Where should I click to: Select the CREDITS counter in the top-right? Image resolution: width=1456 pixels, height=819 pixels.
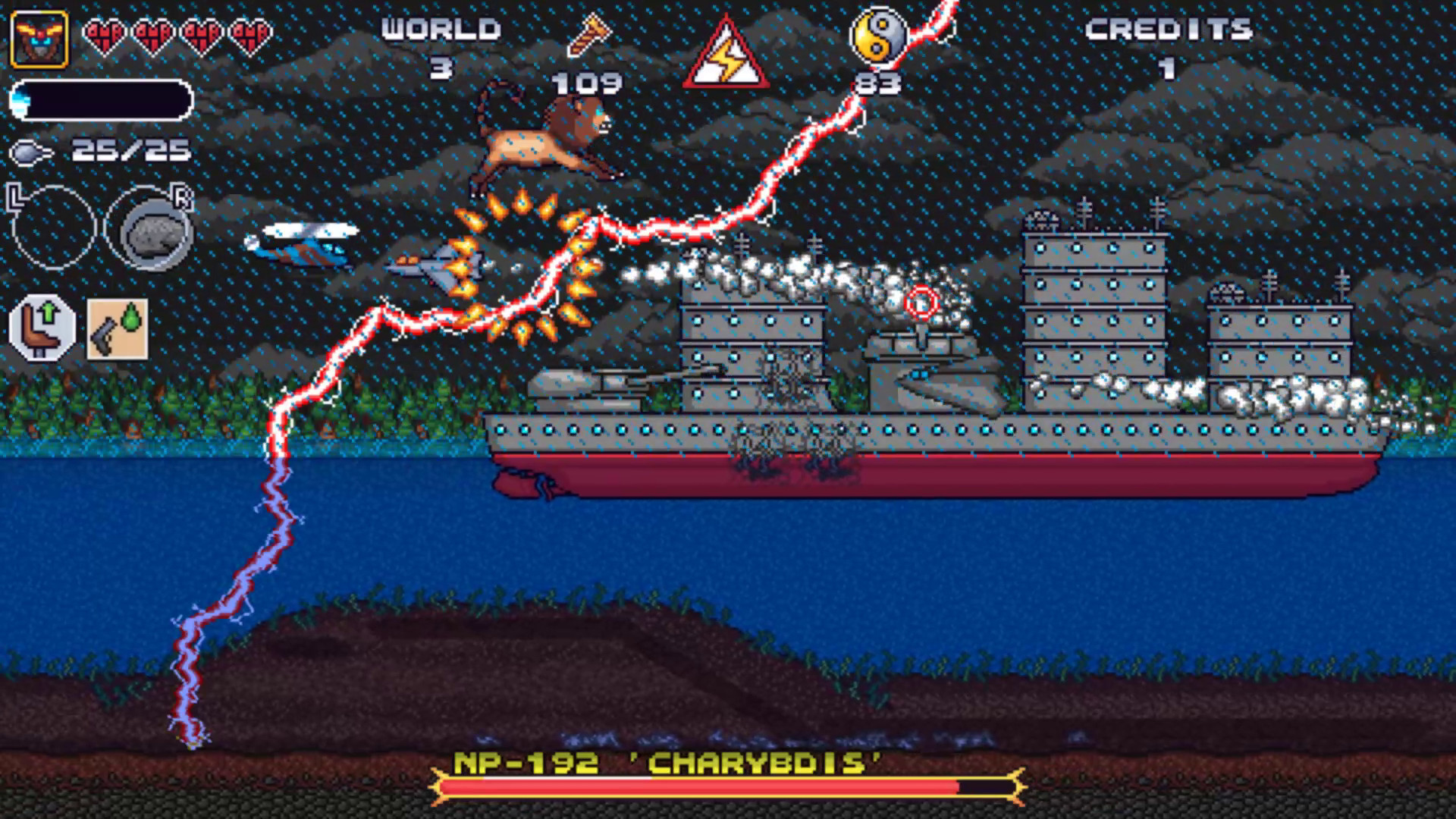click(x=1168, y=30)
